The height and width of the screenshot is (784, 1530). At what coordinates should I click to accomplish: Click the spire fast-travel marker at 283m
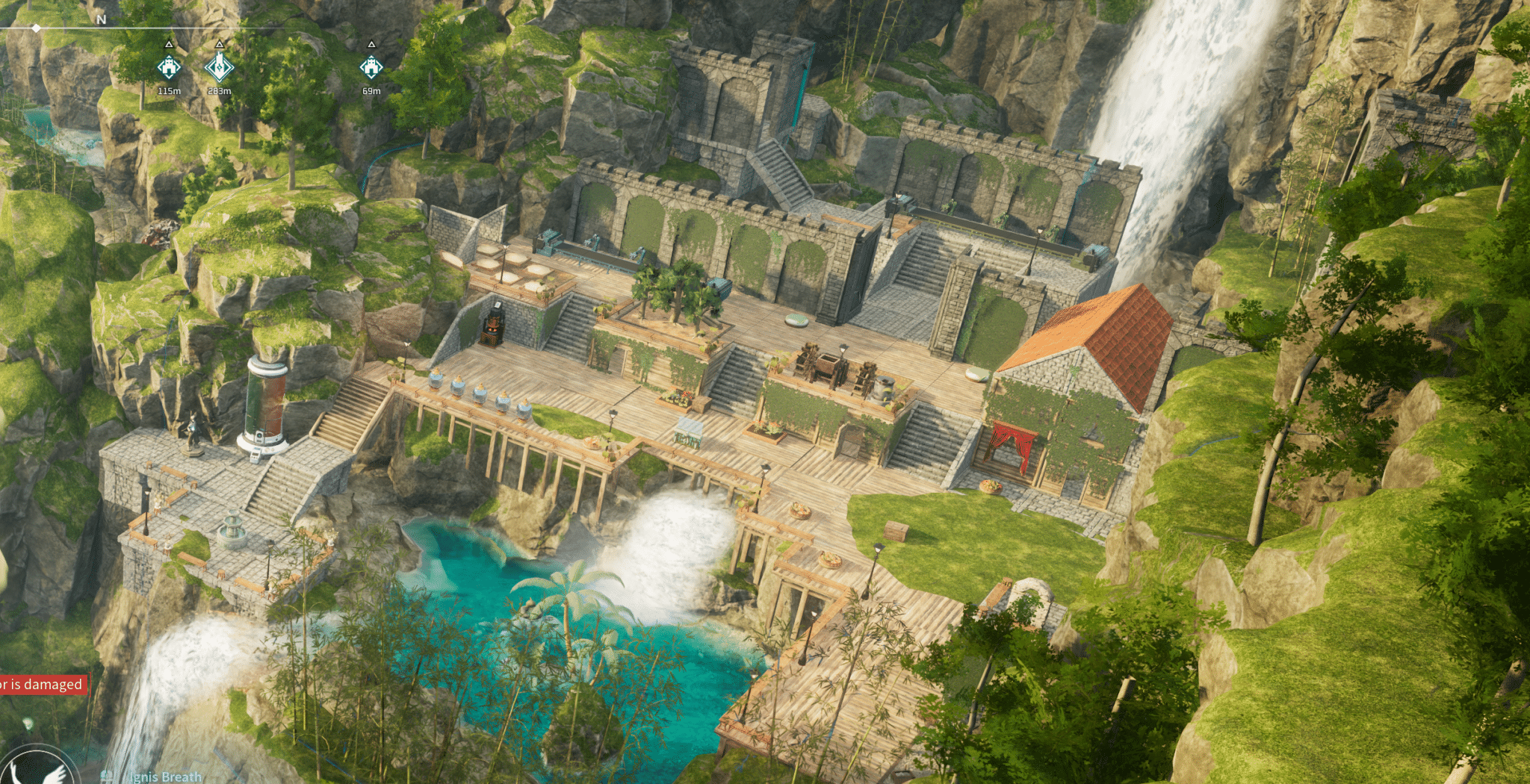219,67
